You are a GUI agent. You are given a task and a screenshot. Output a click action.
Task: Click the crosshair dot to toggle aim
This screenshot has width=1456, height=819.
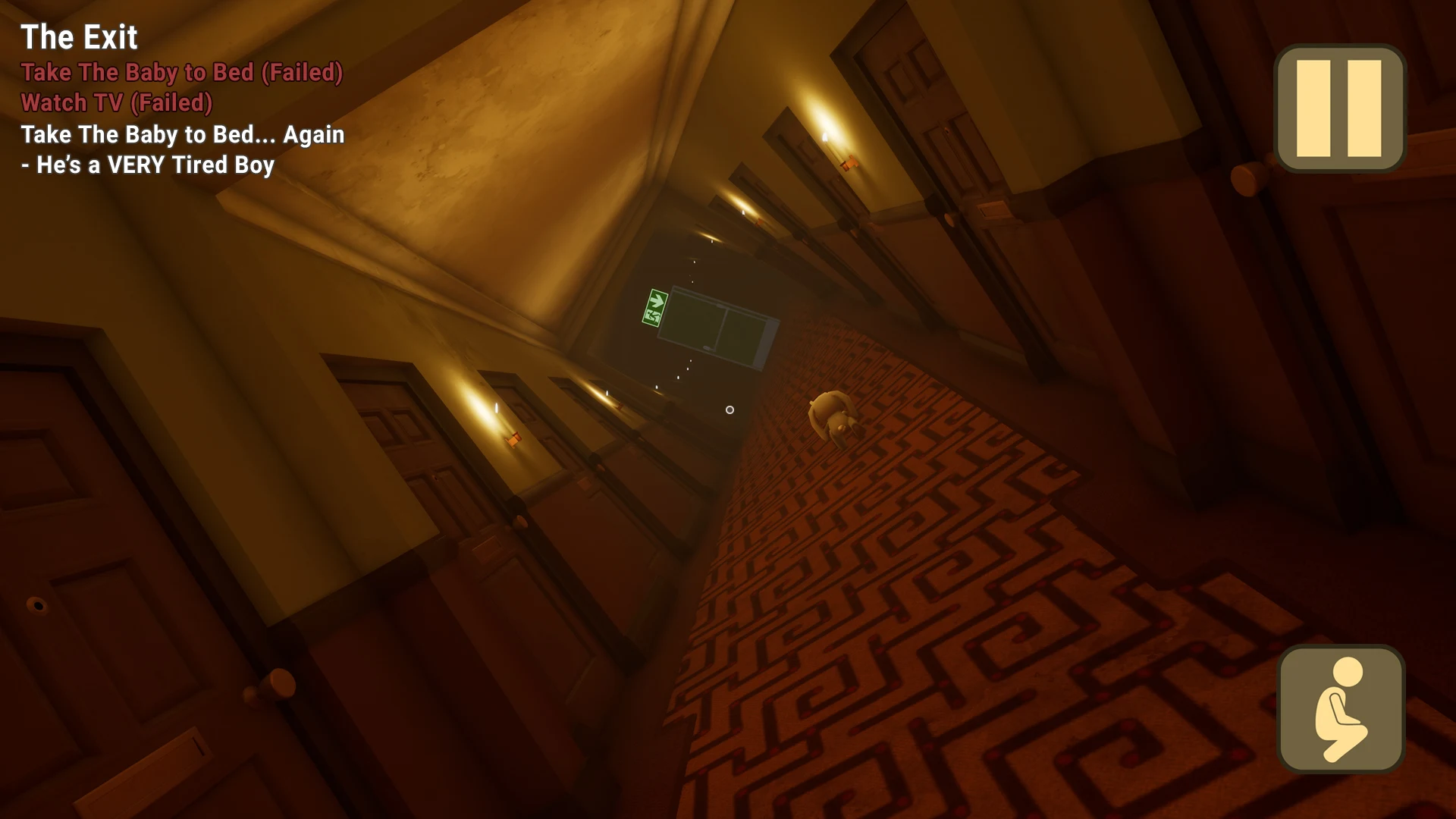(730, 409)
